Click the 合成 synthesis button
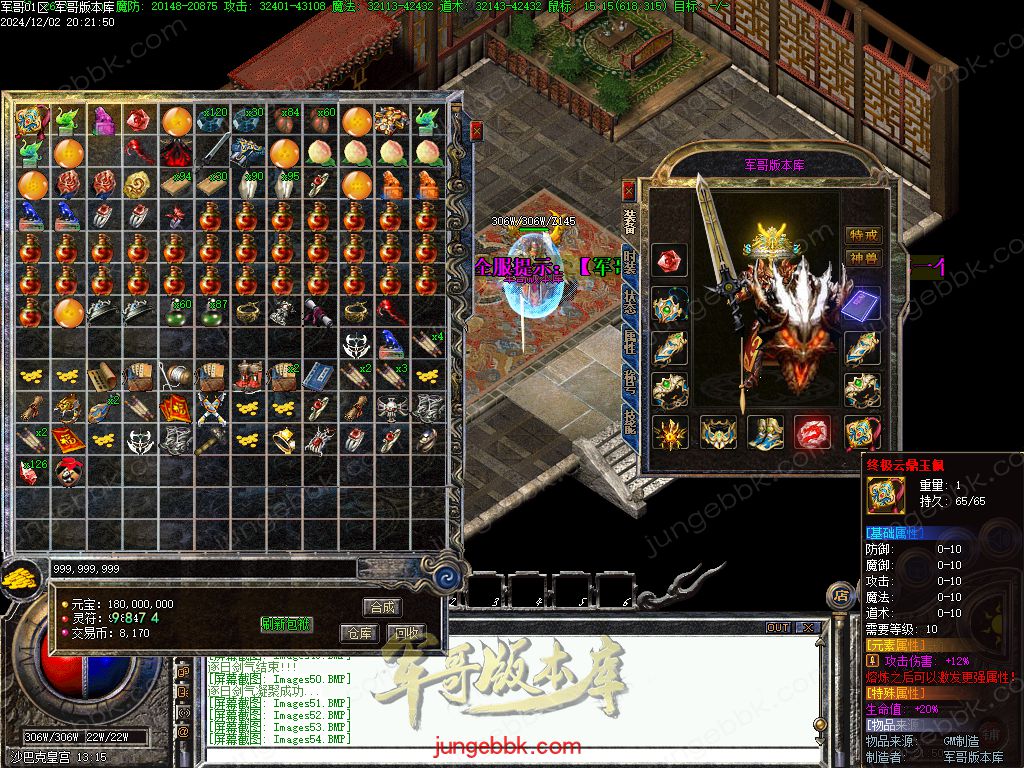The height and width of the screenshot is (768, 1024). [x=383, y=607]
